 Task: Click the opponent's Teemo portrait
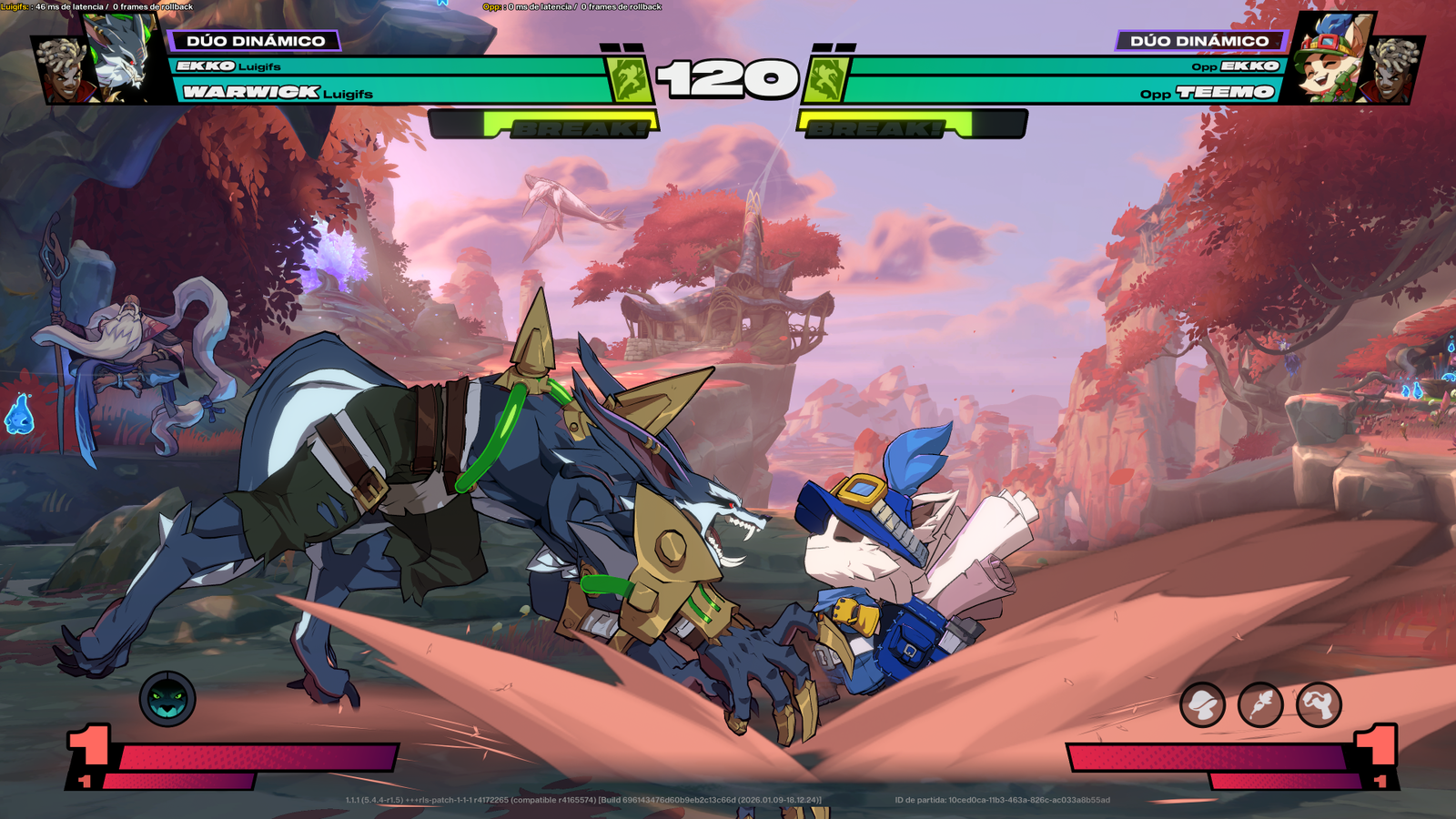[x=1330, y=56]
